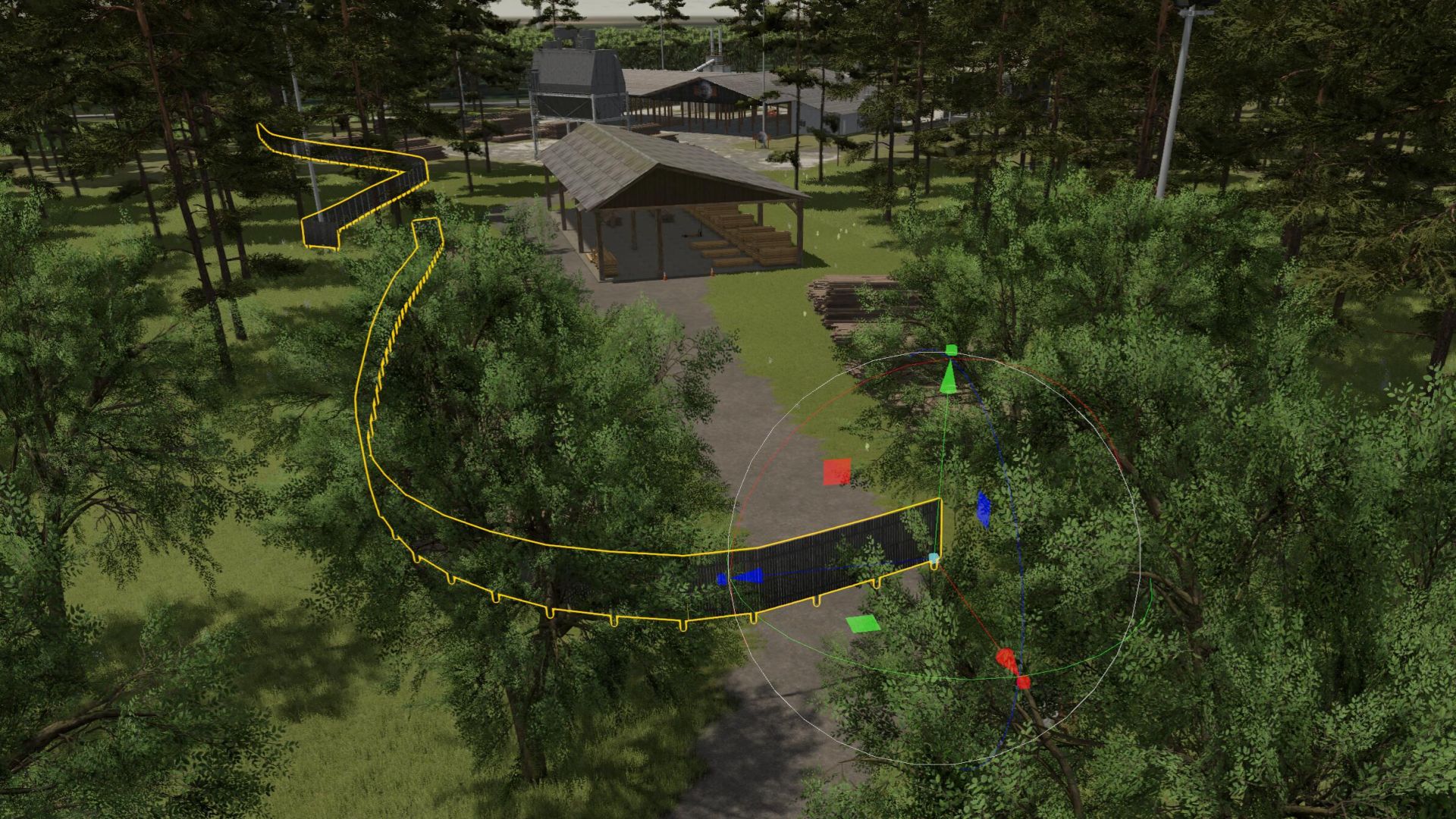Click the small blue handle right of the gizmo center

[985, 507]
